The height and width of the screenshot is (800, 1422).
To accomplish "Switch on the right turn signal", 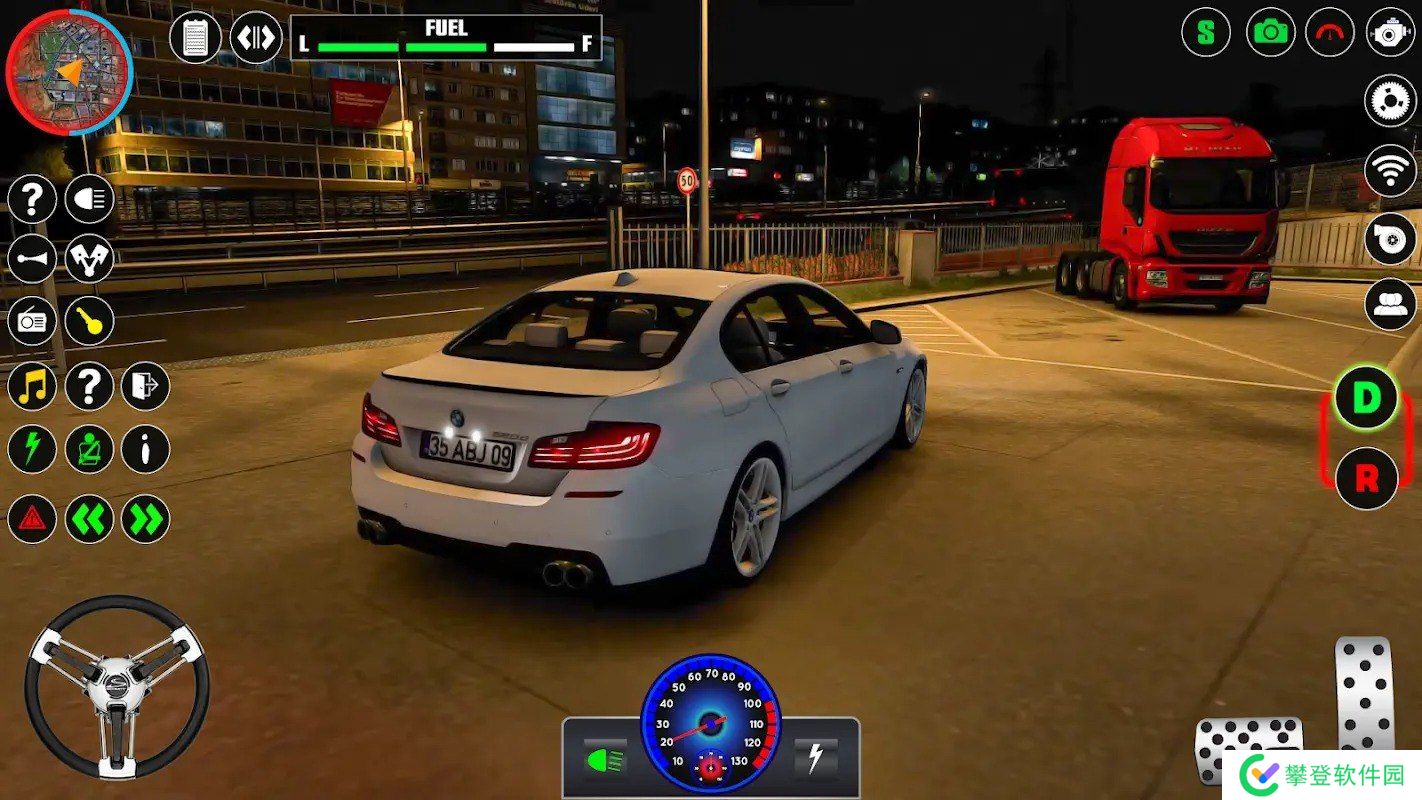I will pyautogui.click(x=145, y=519).
